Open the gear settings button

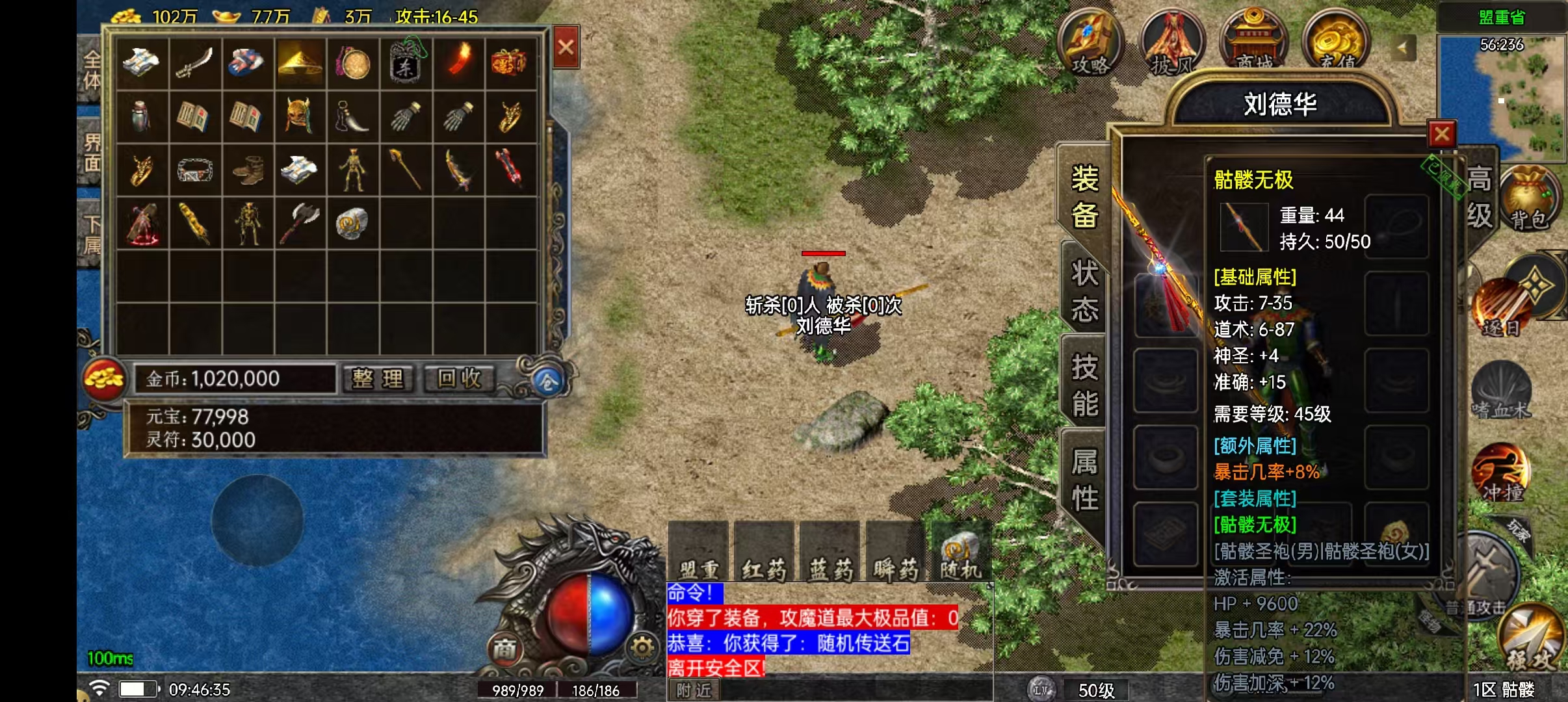[x=642, y=647]
